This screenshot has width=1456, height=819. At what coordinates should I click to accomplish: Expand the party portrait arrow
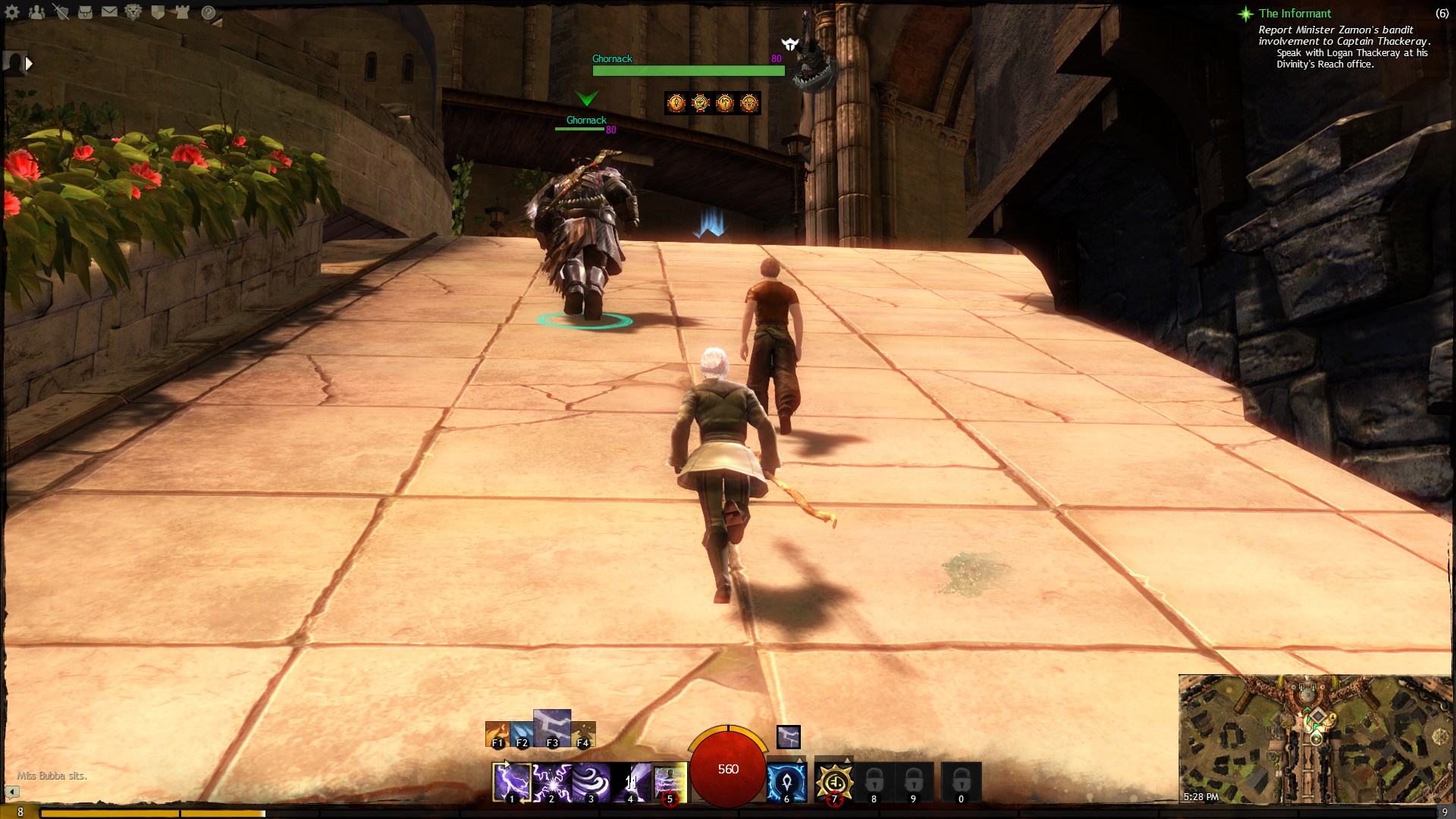point(29,64)
